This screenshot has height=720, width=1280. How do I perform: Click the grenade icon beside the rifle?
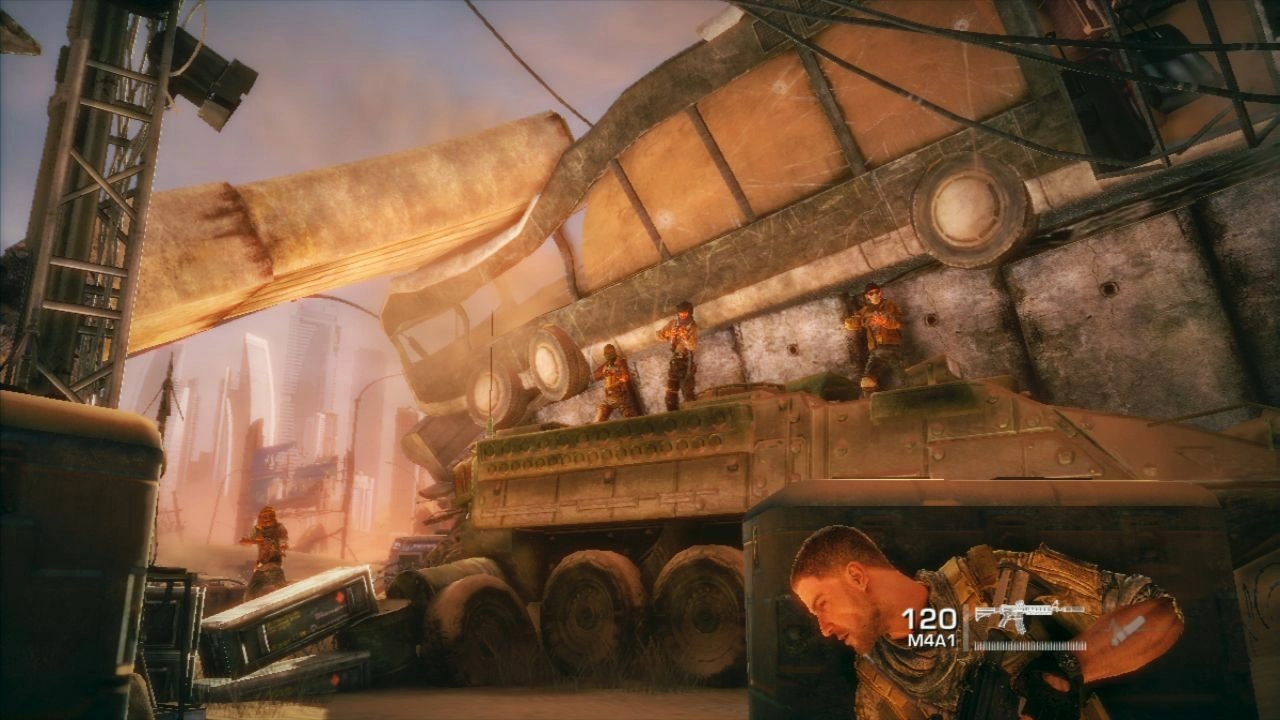point(1127,629)
